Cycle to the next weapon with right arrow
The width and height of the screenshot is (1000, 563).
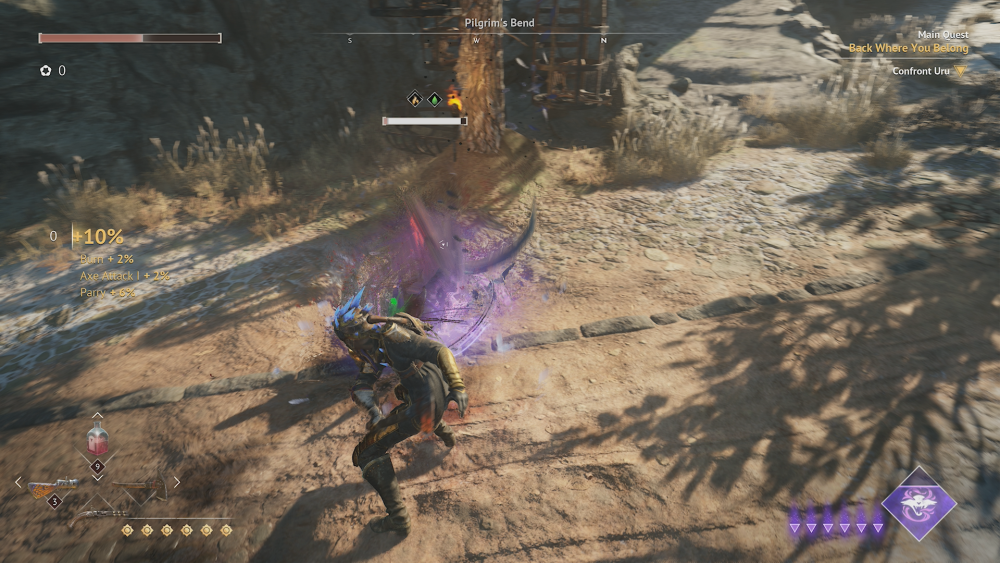click(176, 482)
